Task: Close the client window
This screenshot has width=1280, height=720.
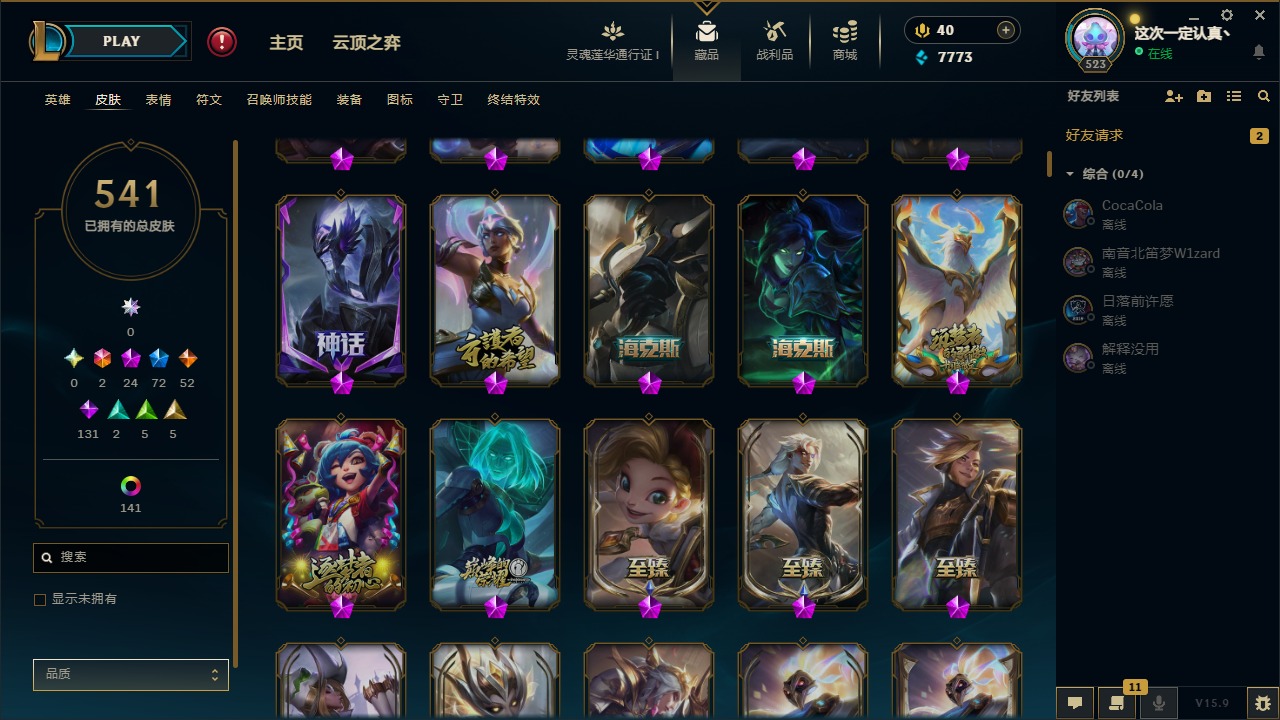Action: 1259,15
